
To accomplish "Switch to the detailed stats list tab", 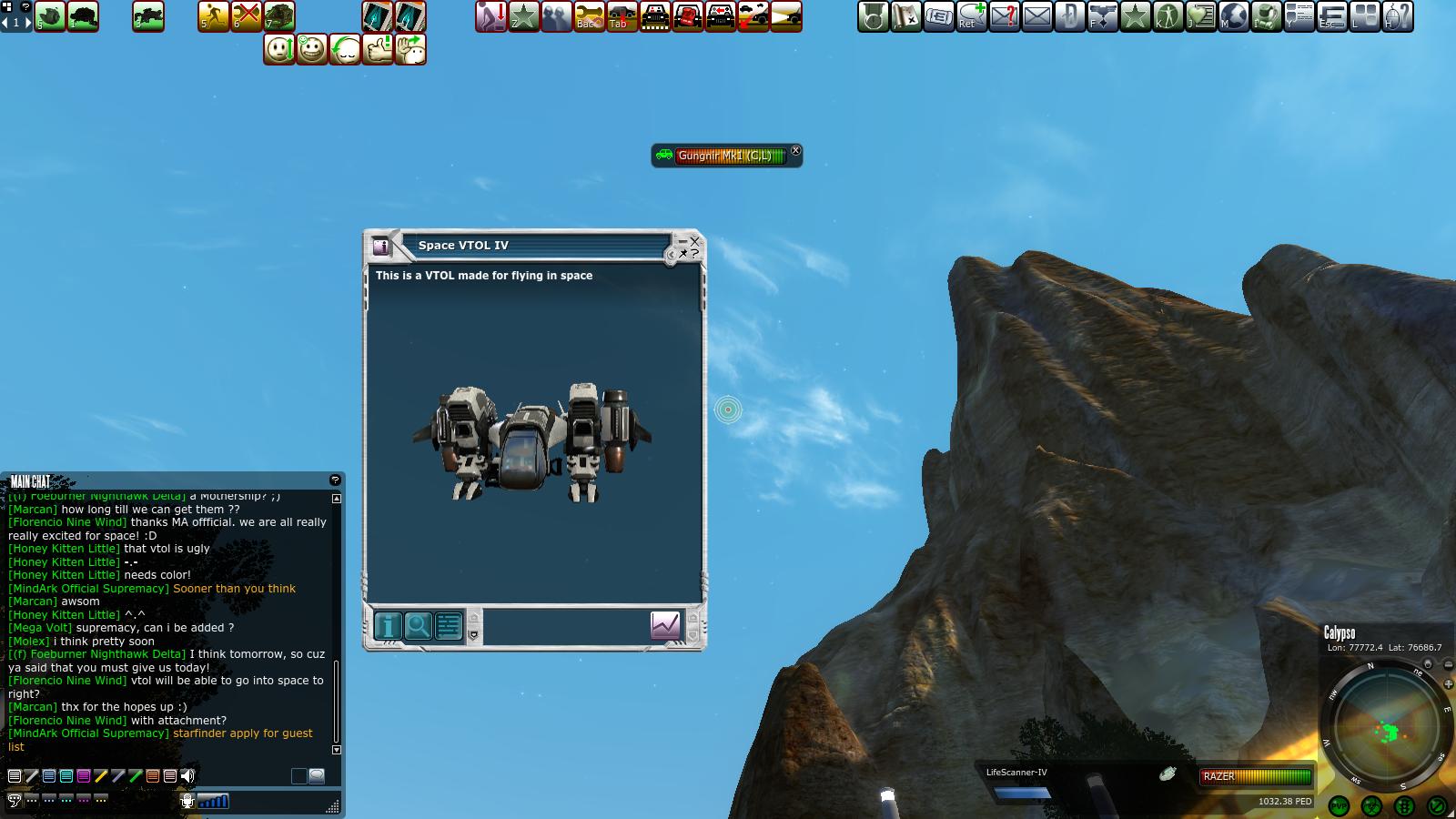I will point(449,626).
